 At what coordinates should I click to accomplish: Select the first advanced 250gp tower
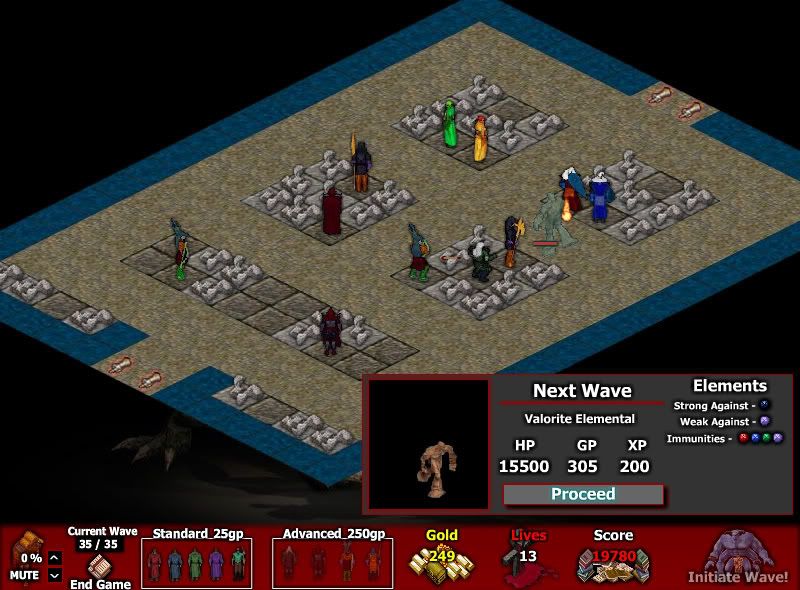291,565
